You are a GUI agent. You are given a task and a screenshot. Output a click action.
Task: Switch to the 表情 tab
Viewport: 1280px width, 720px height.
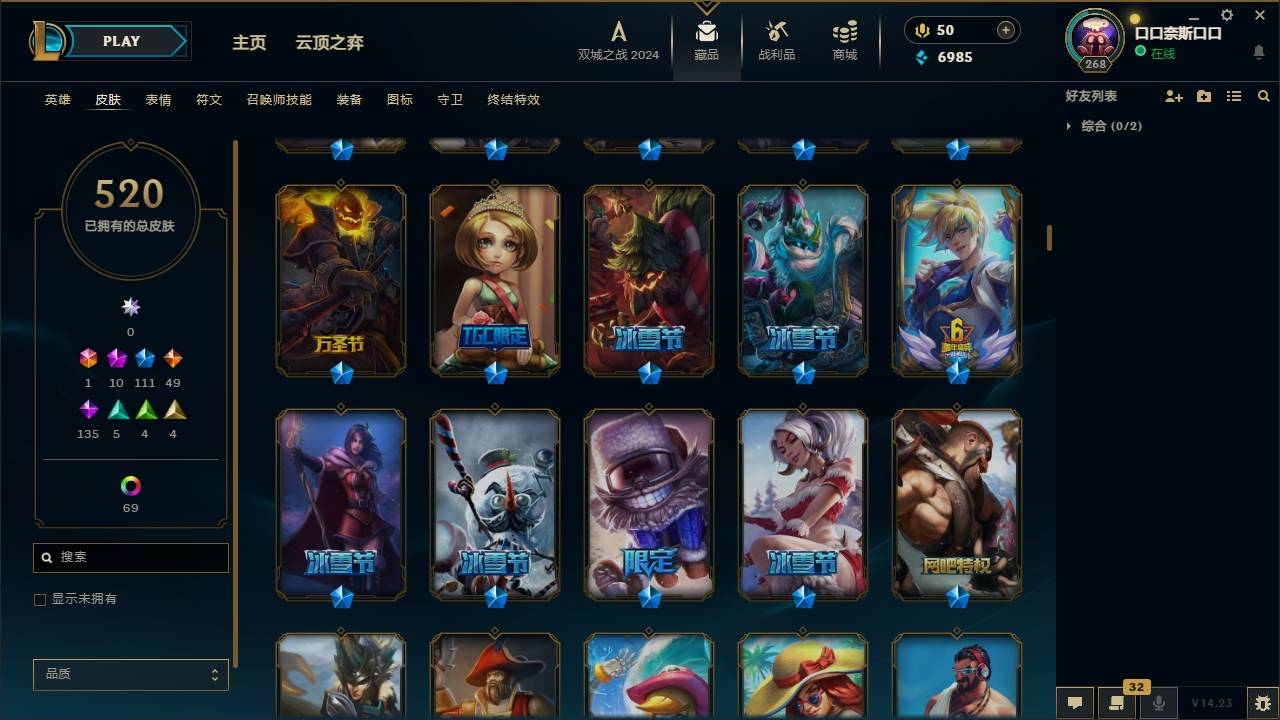(158, 100)
